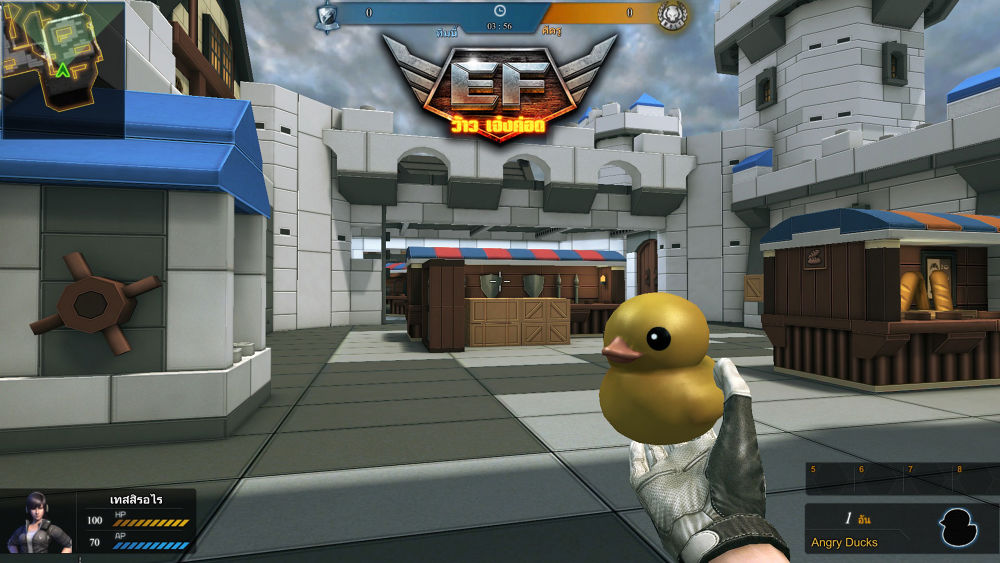This screenshot has height=563, width=1000.
Task: Select the female character portrait
Action: [39, 521]
